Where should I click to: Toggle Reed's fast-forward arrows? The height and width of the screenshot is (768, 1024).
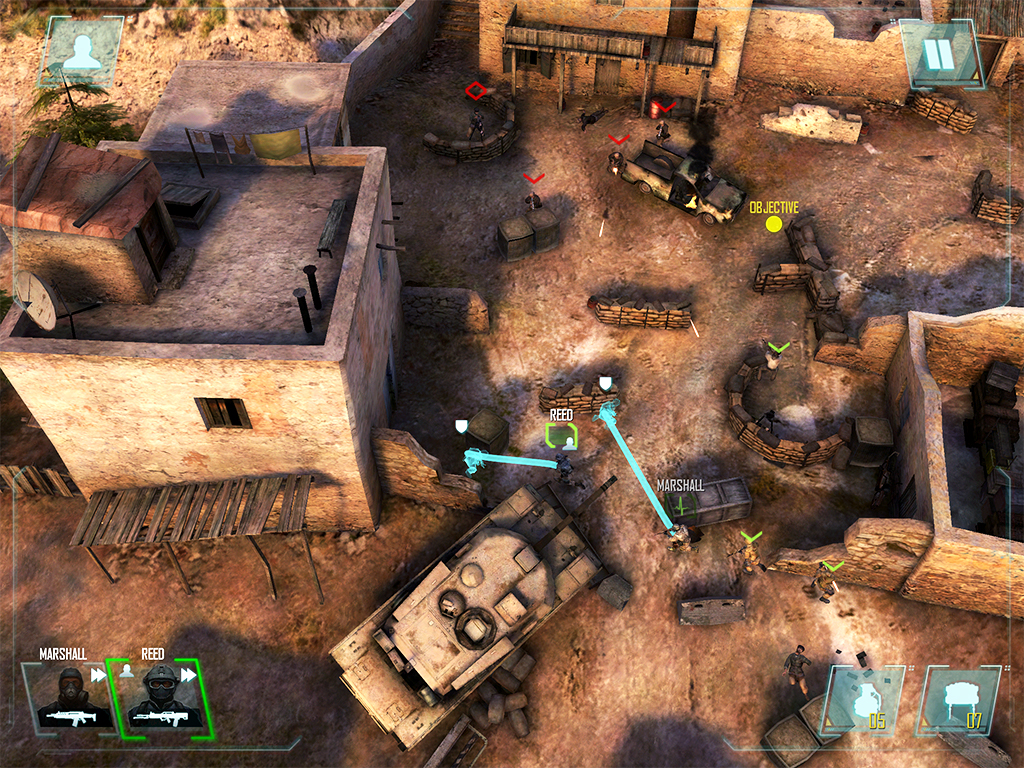click(188, 675)
